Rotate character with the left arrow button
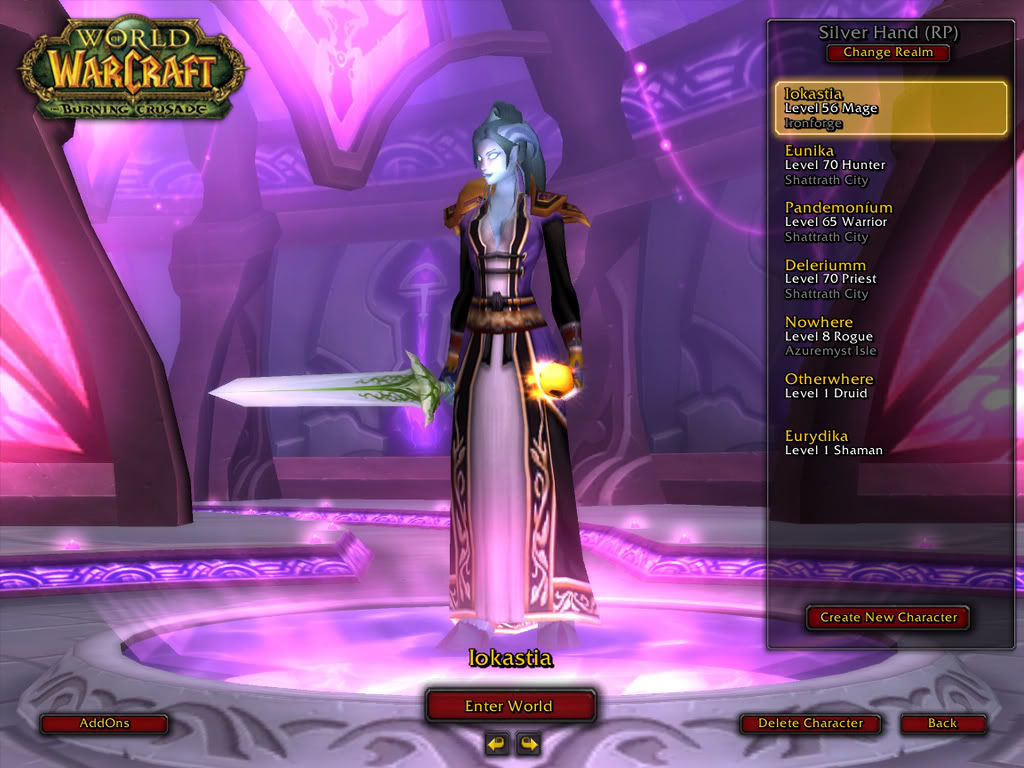Image resolution: width=1024 pixels, height=768 pixels. (x=496, y=743)
